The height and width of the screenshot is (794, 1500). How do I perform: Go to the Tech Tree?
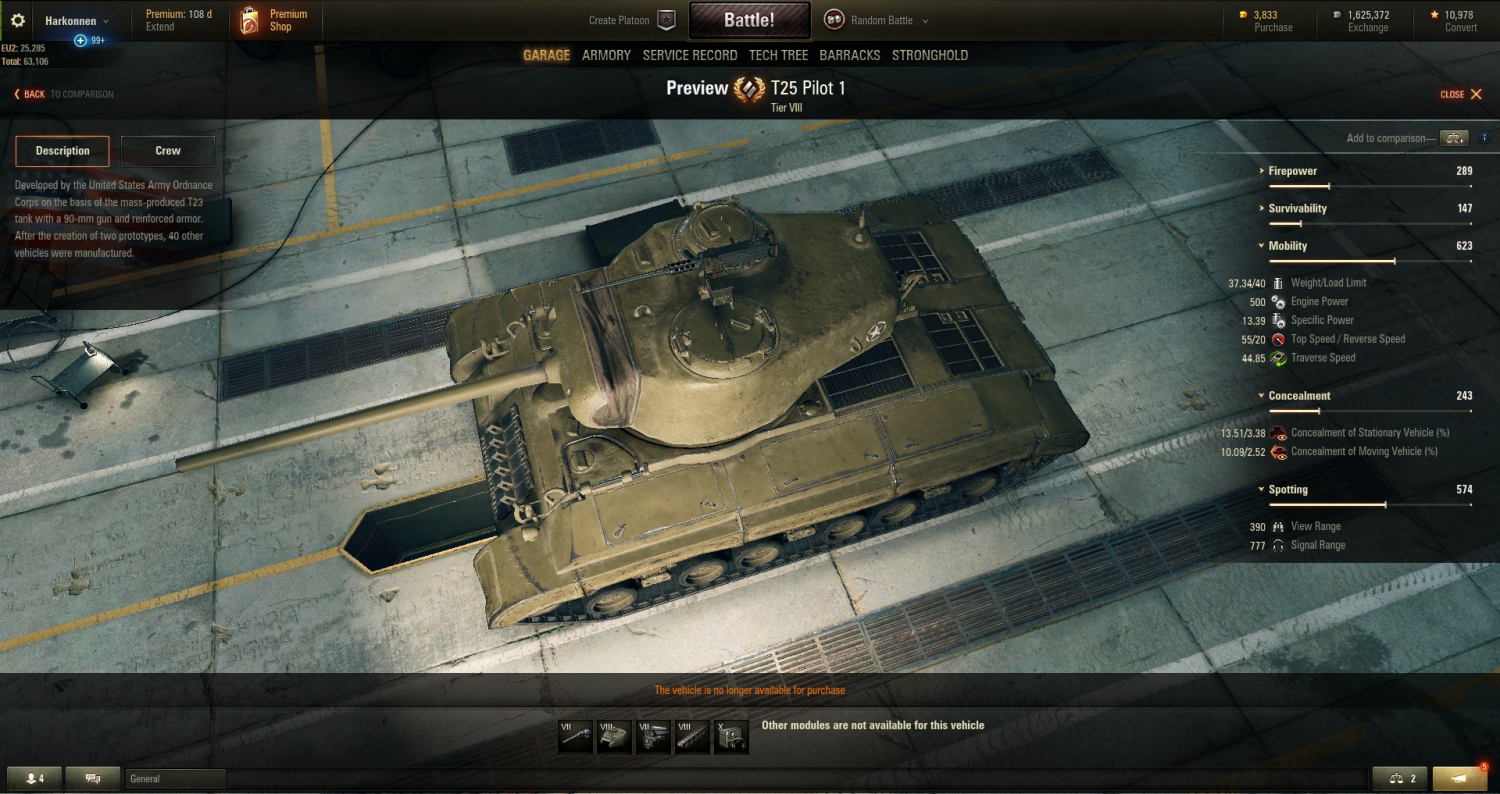click(x=778, y=55)
